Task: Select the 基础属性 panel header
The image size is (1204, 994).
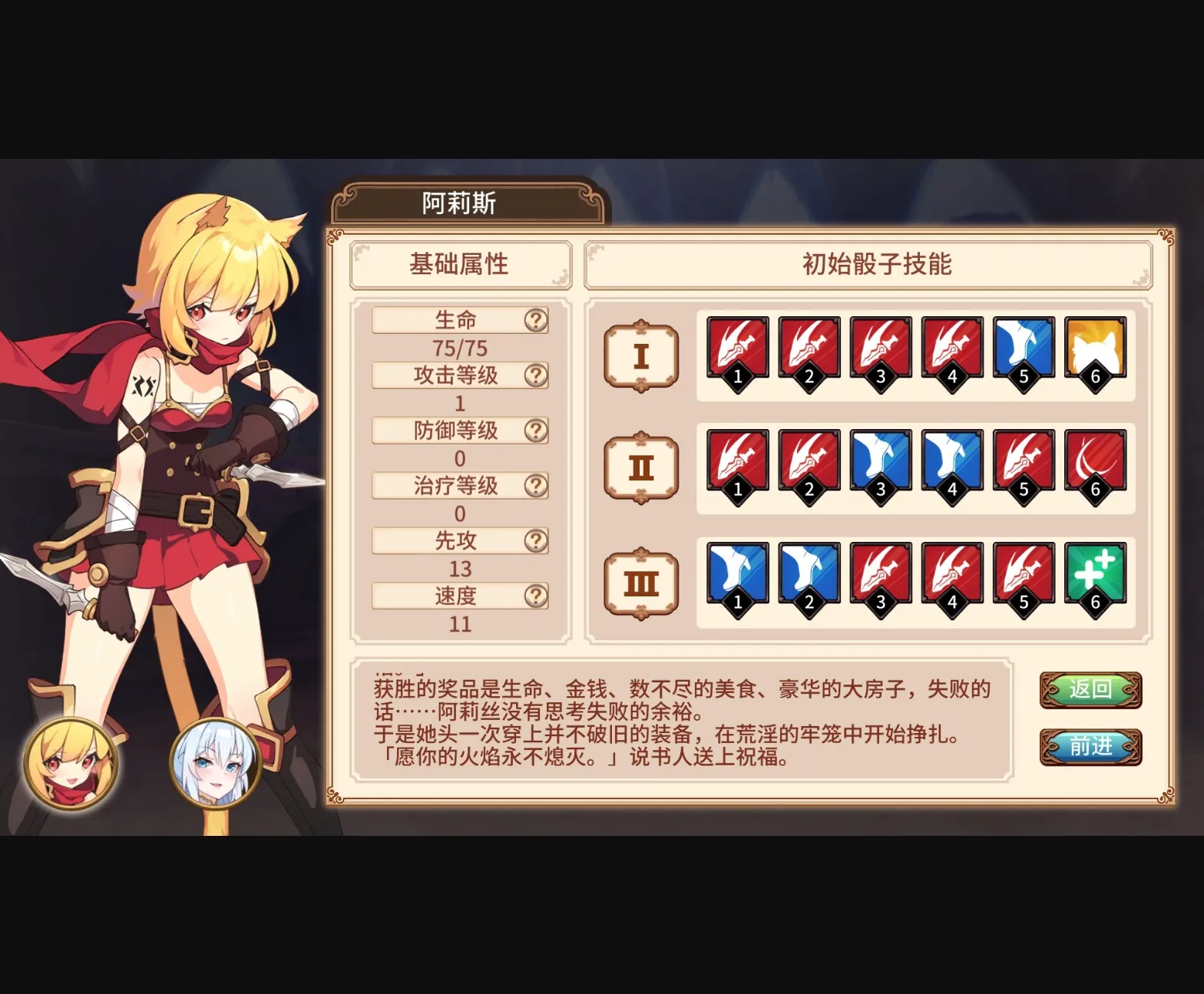Action: click(460, 264)
